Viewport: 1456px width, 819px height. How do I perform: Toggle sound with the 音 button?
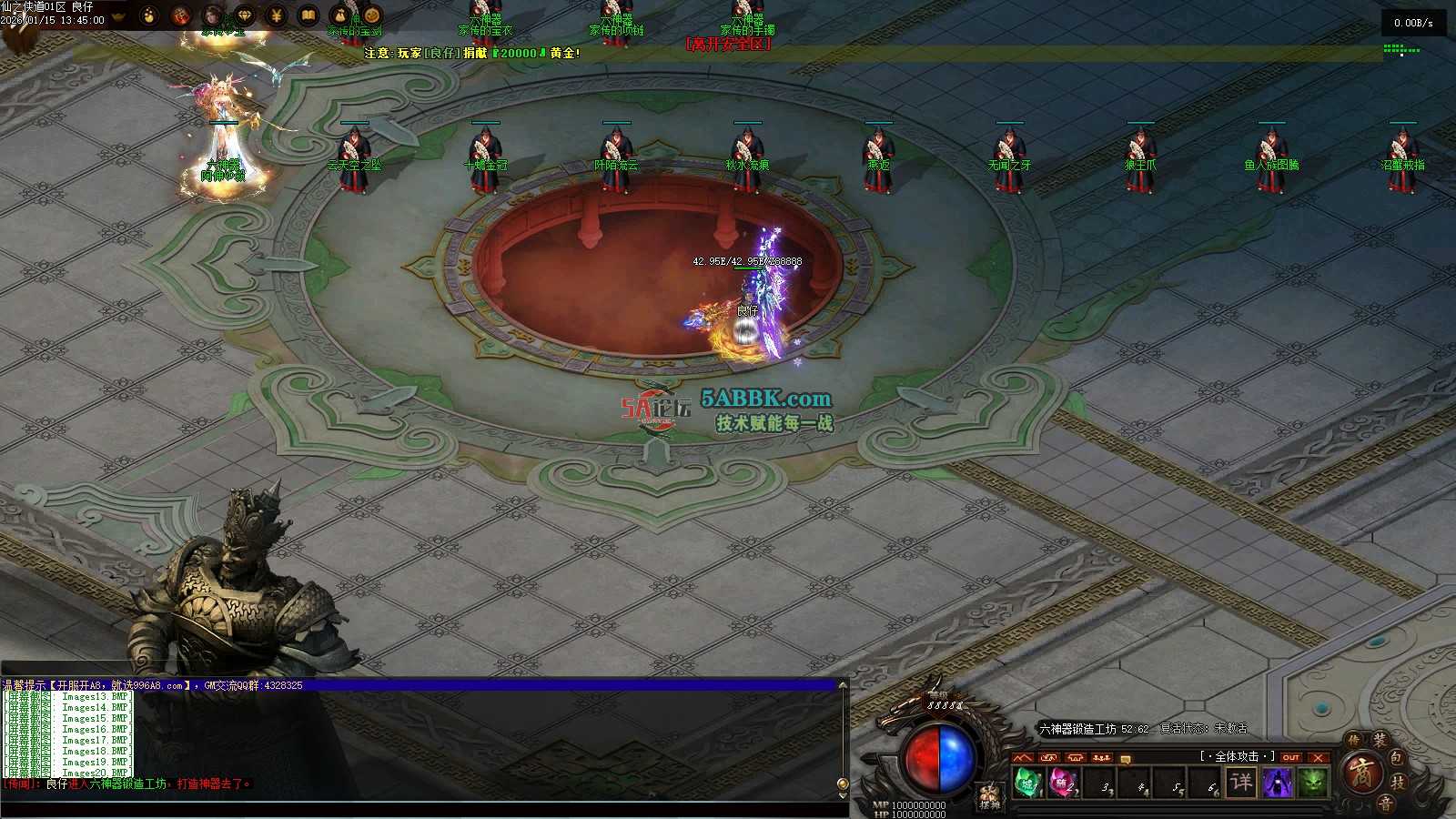1385,803
